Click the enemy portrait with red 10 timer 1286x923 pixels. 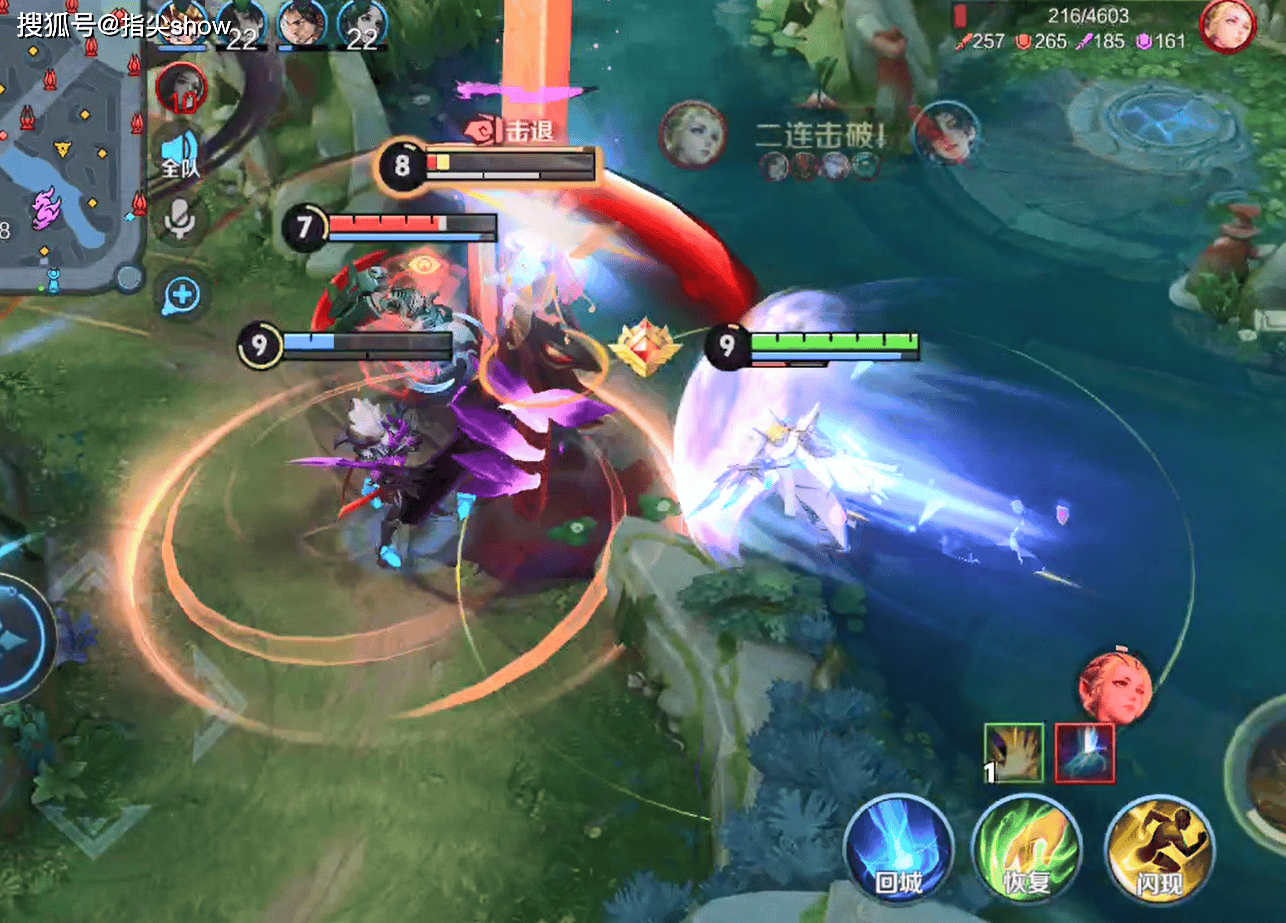181,88
